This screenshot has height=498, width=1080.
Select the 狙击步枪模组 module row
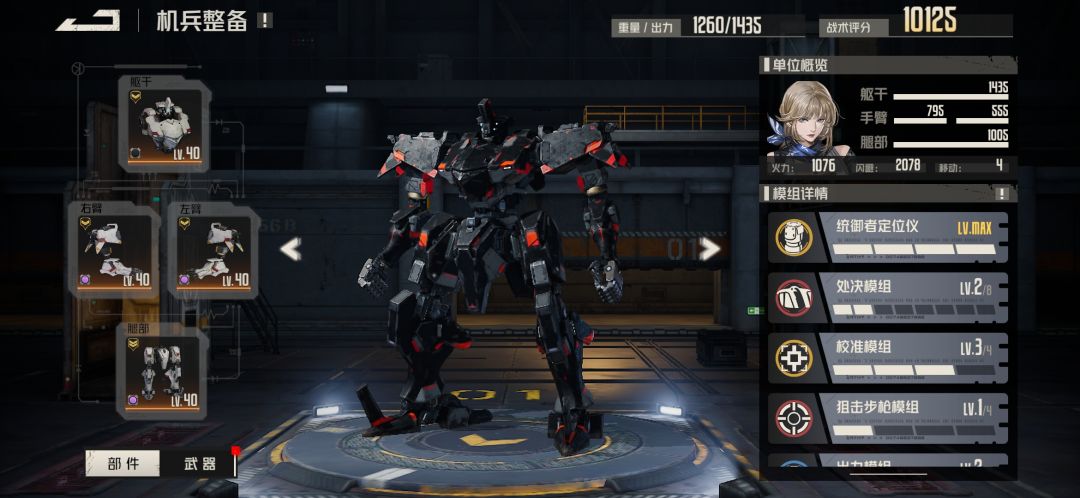890,417
